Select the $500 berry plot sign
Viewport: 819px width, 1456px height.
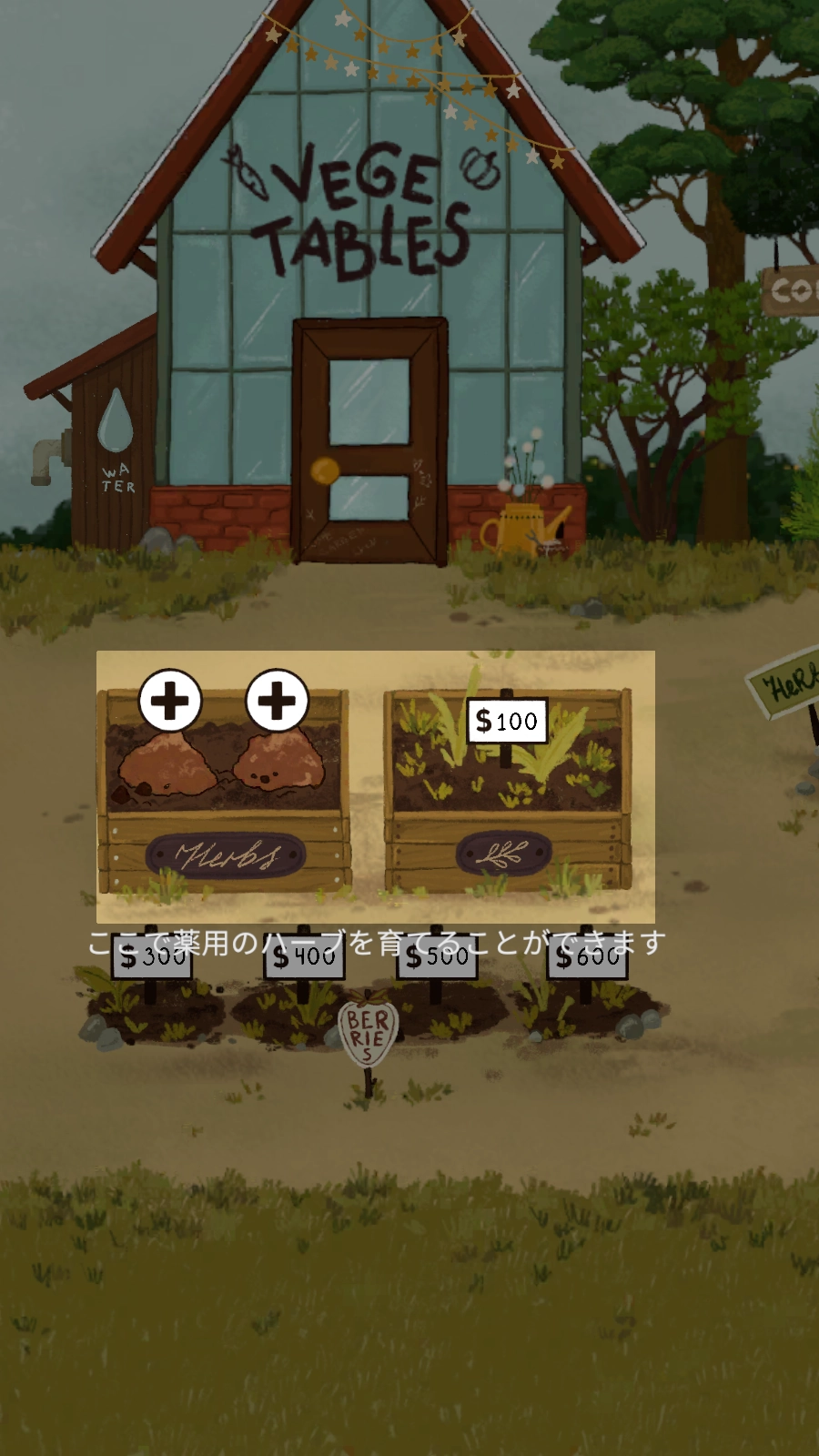click(437, 958)
